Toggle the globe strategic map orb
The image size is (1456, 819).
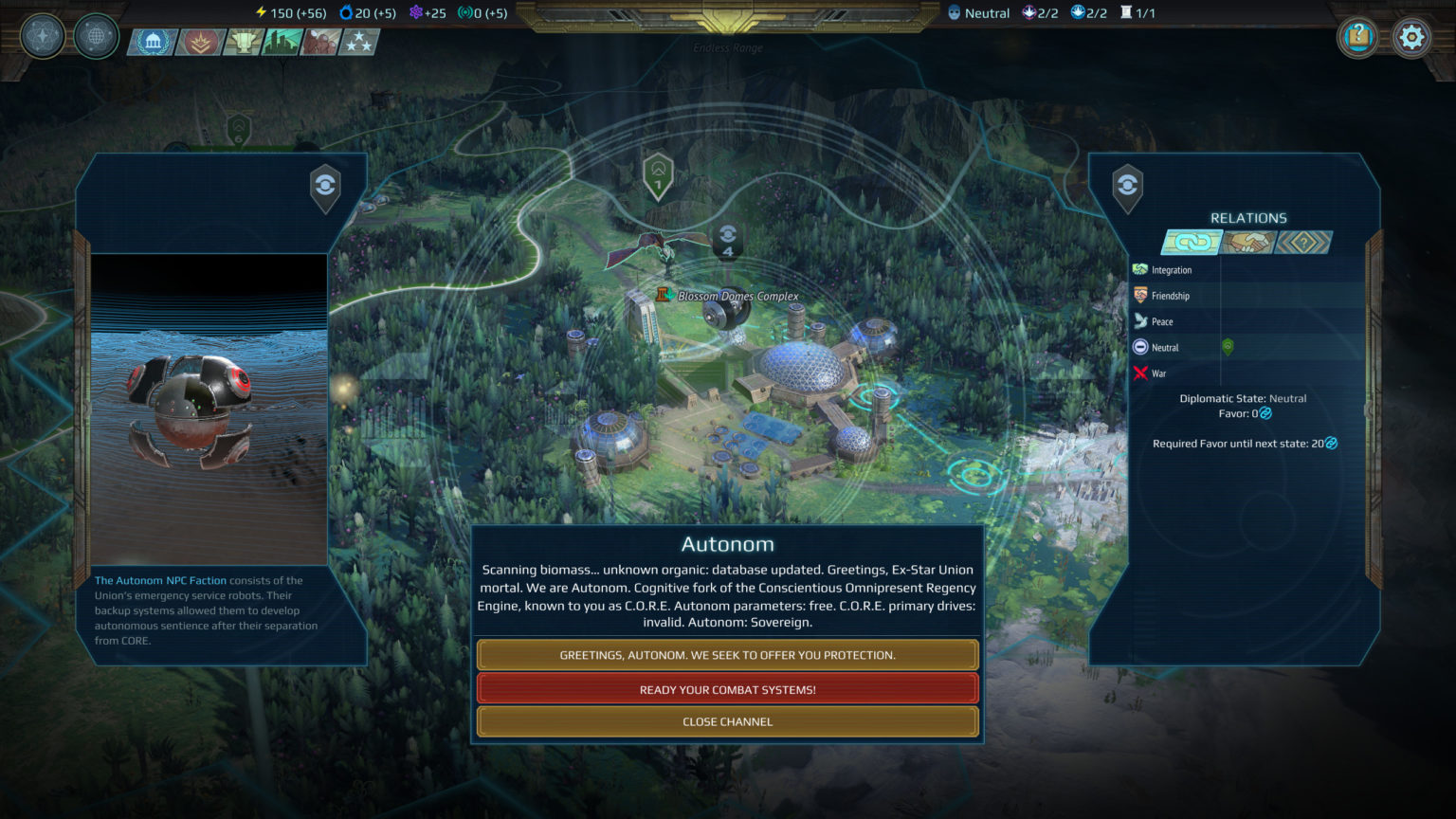coord(95,37)
